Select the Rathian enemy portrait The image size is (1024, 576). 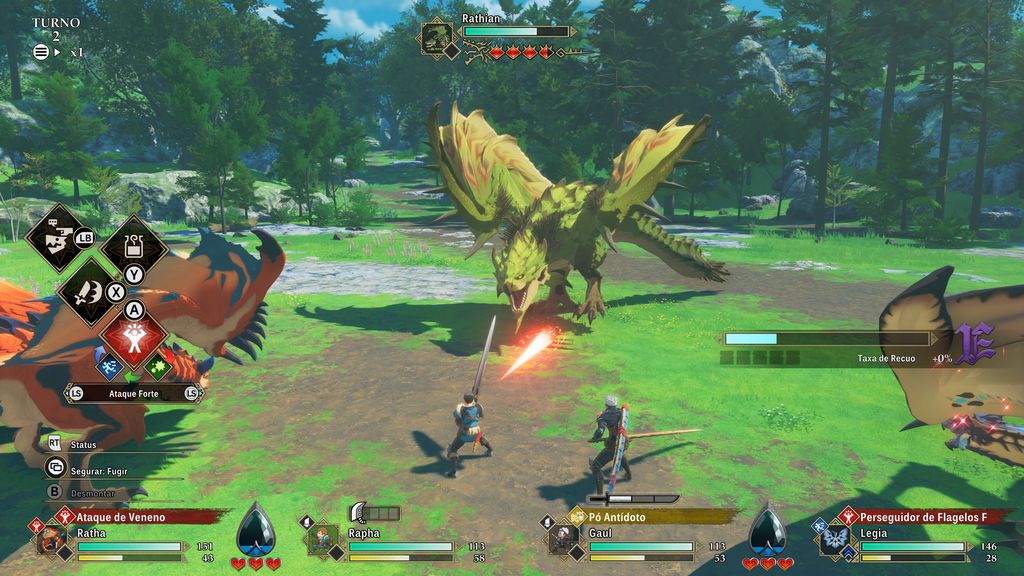click(x=437, y=38)
